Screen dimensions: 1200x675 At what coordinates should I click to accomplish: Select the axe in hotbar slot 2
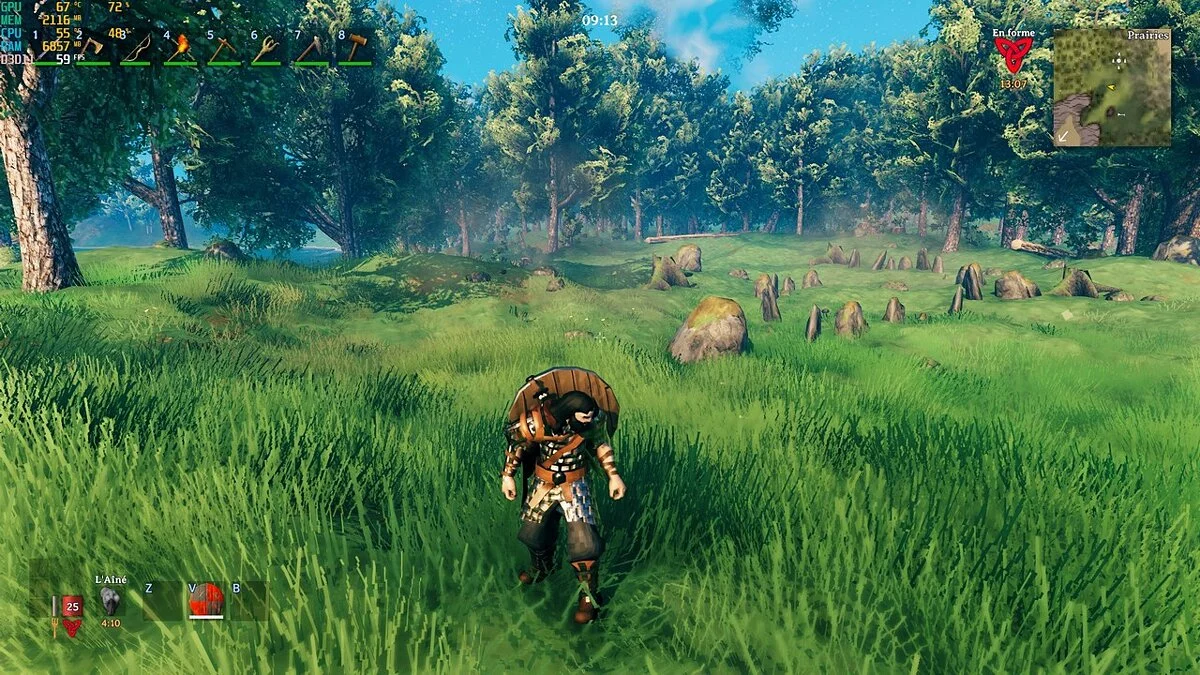(92, 47)
